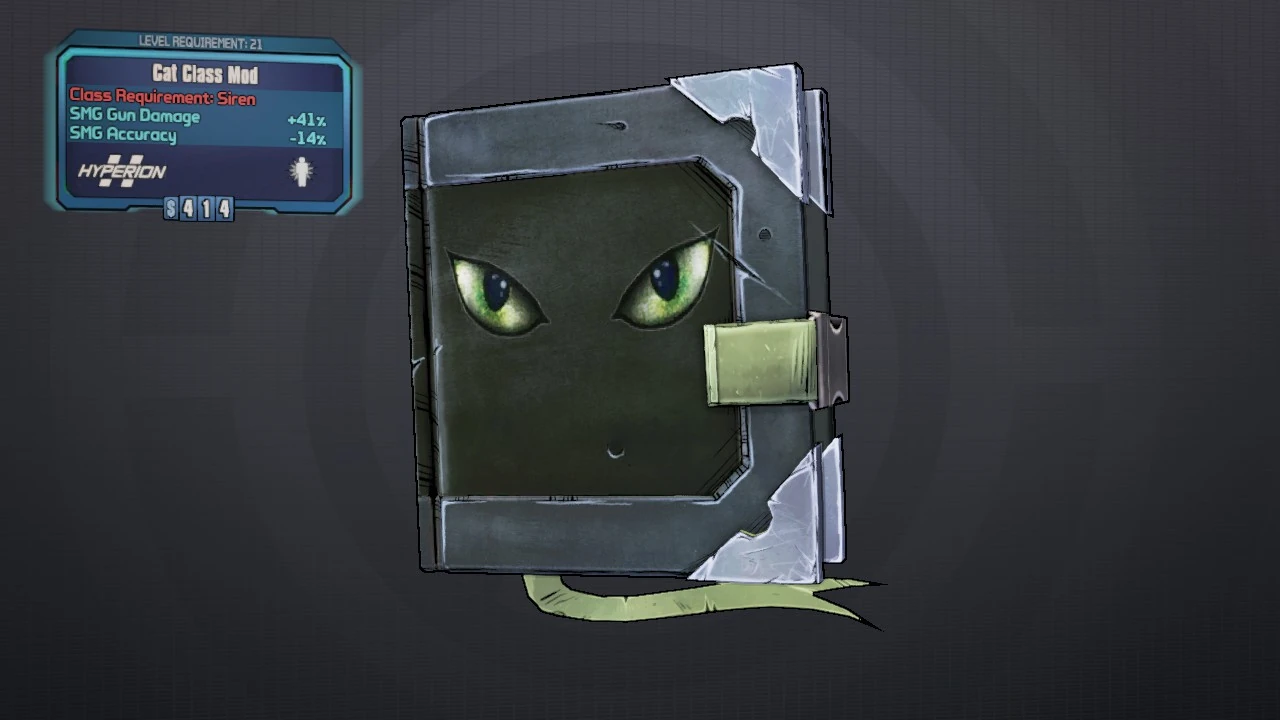Screen dimensions: 1280x720
Task: Click the Class Requirement: Siren text
Action: (163, 98)
